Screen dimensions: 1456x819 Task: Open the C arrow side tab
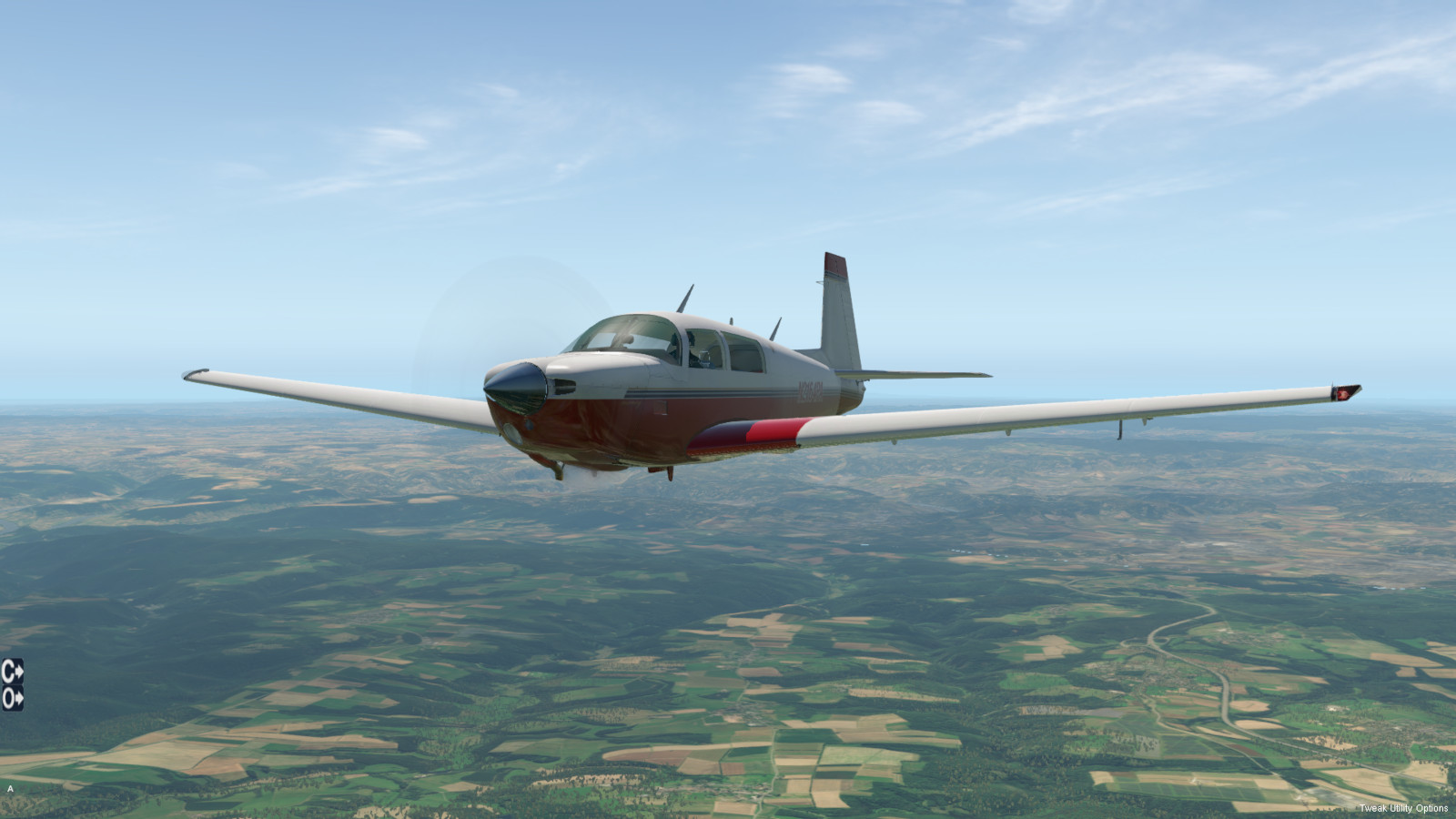pos(12,672)
